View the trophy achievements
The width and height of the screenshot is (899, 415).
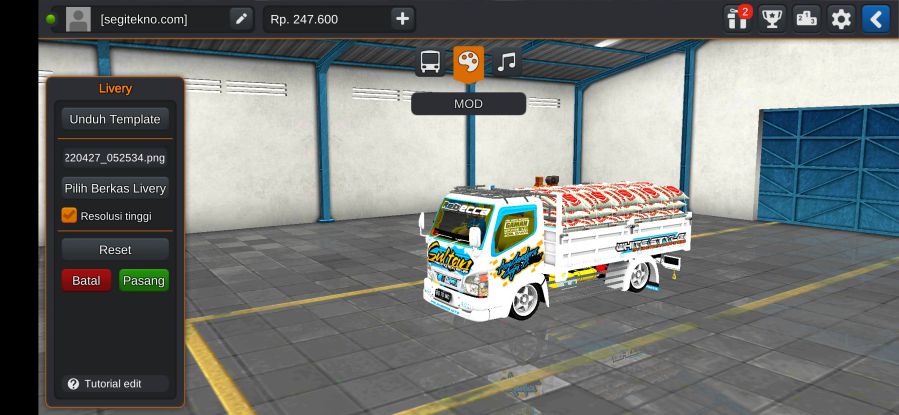pyautogui.click(x=772, y=18)
